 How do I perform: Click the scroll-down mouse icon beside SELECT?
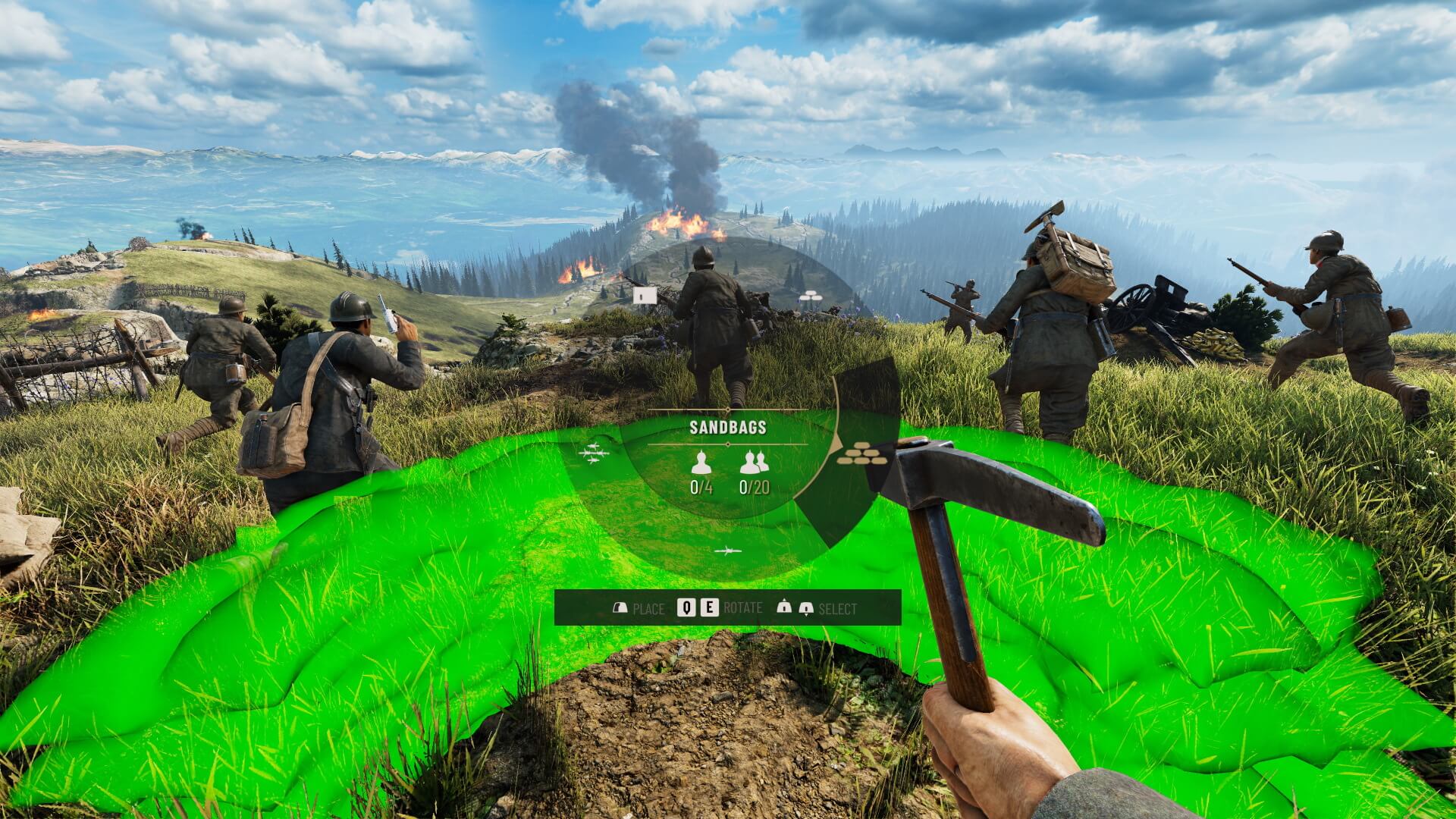[806, 606]
